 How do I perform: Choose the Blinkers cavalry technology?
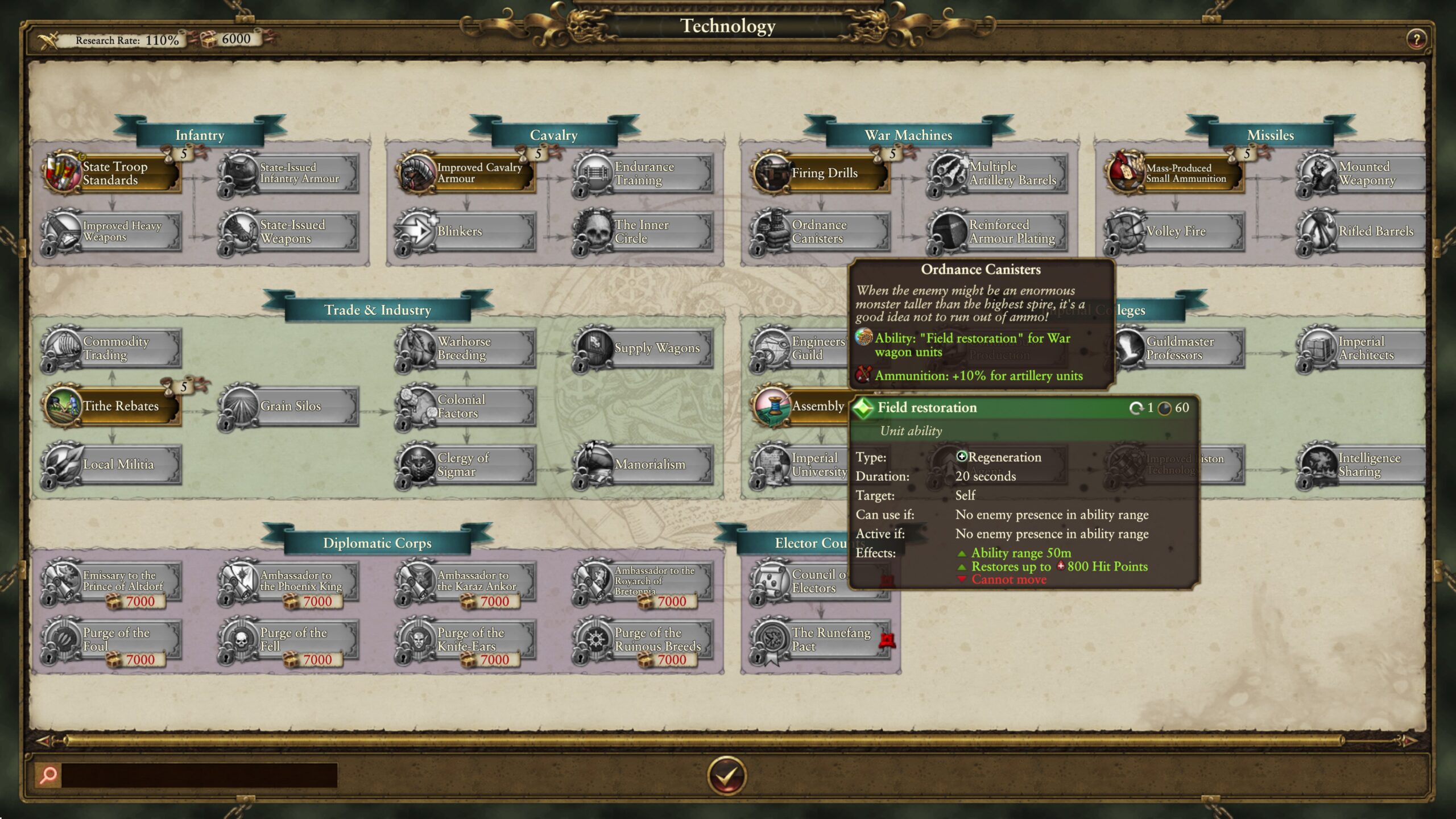tap(466, 231)
